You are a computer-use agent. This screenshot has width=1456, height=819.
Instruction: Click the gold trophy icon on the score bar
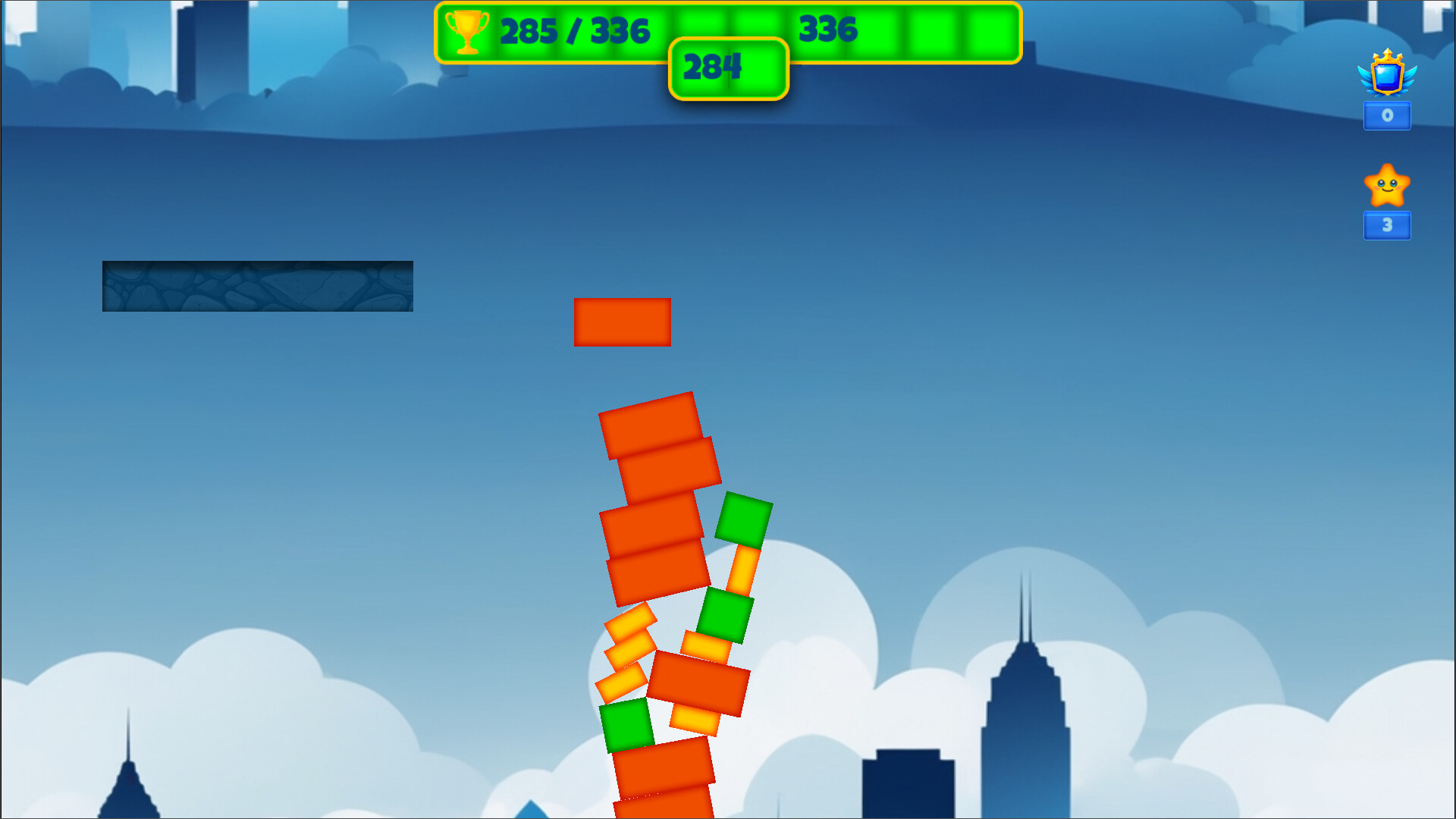pos(468,31)
